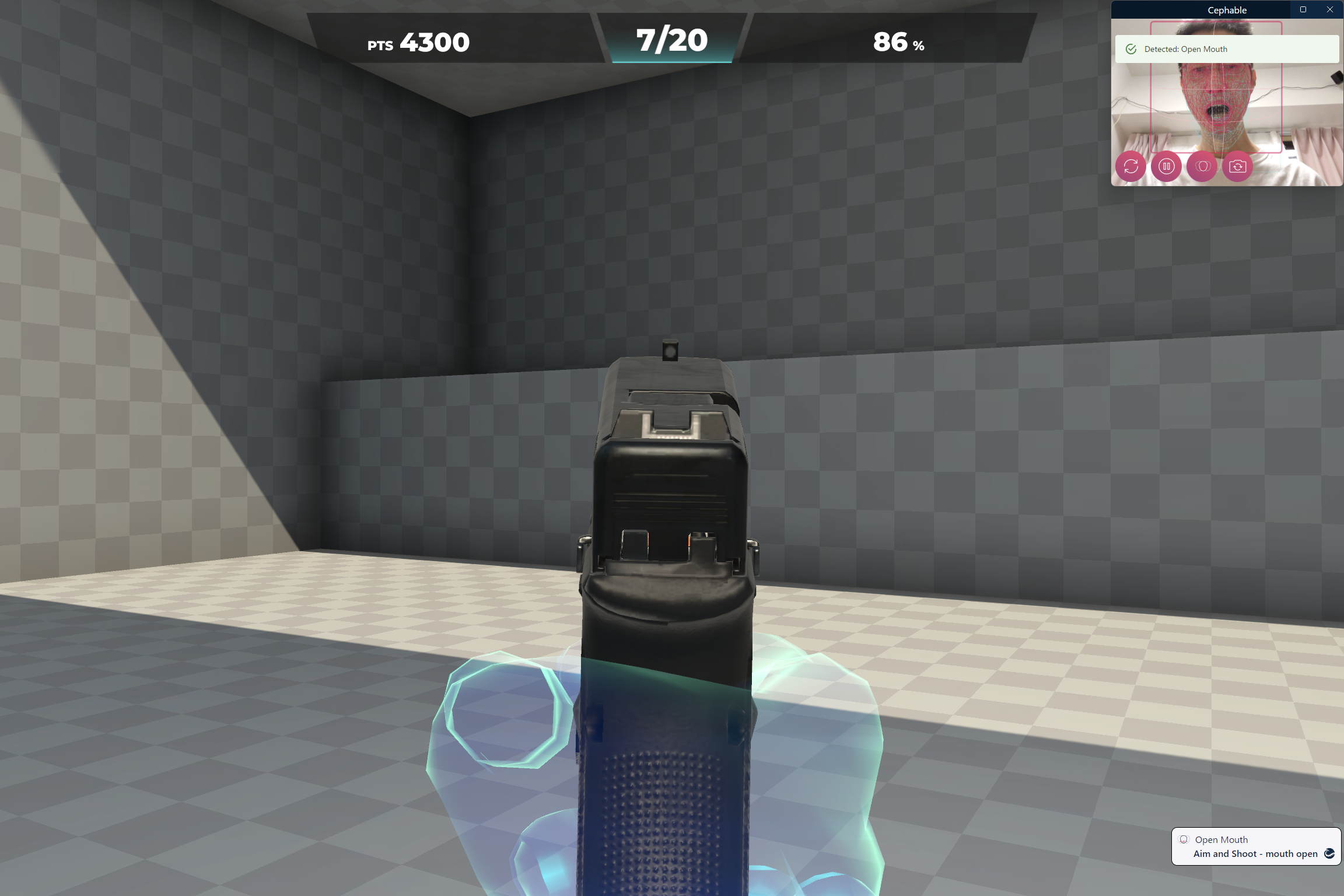Toggle pause on the webcam video feed

(1166, 166)
